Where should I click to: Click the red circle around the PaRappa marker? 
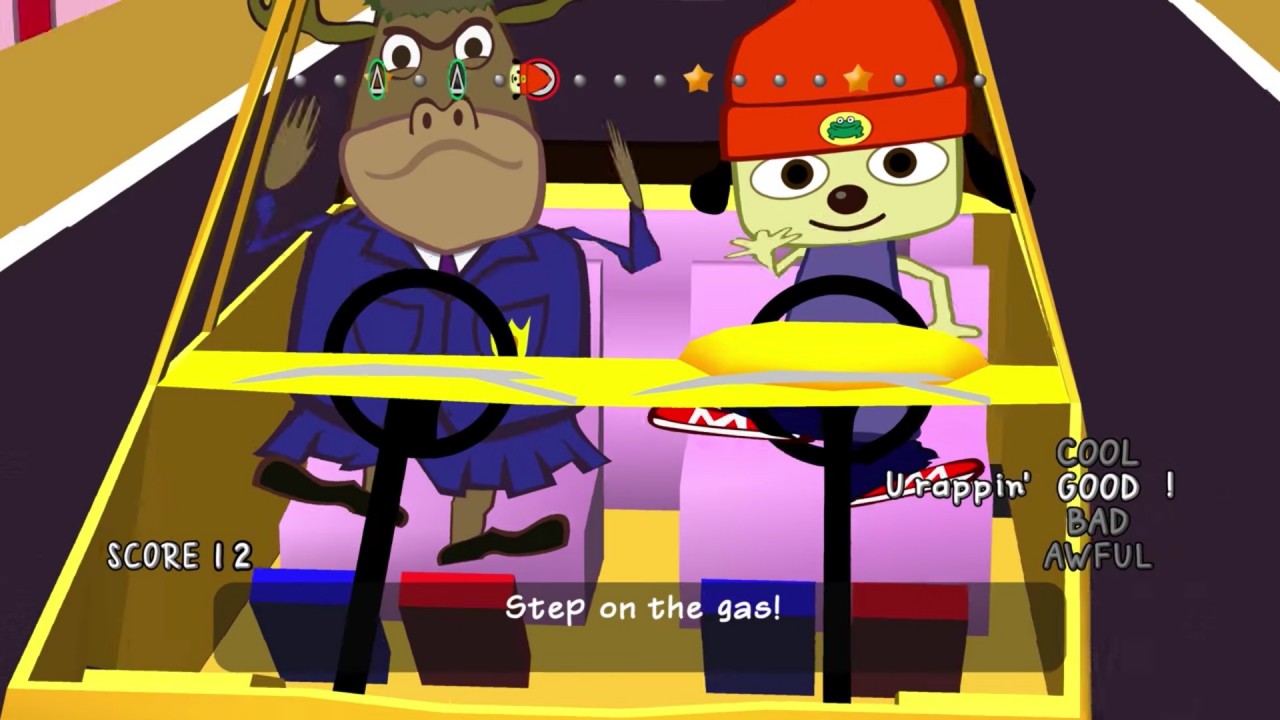coord(540,78)
